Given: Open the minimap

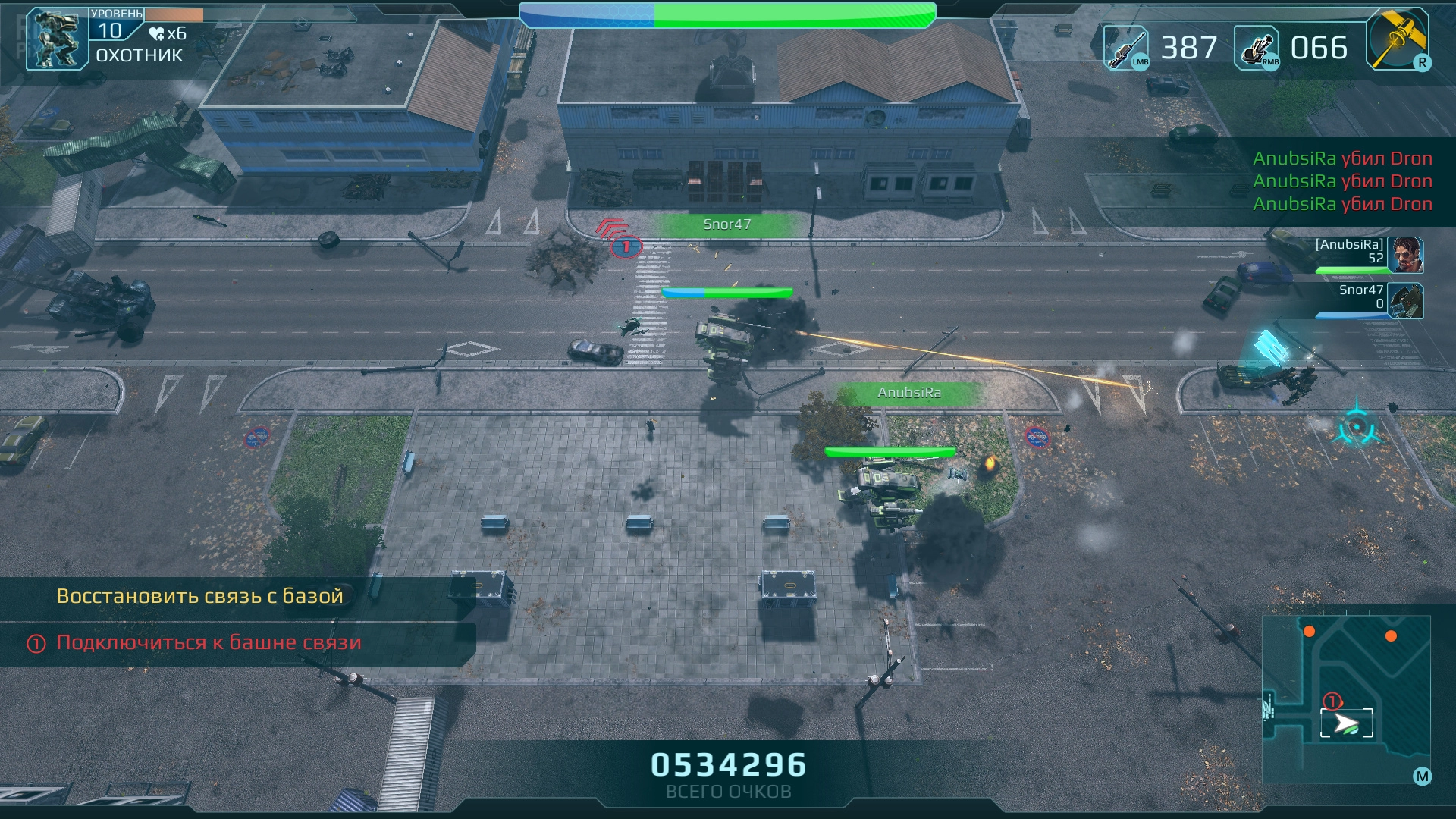Looking at the screenshot, I should click(1345, 699).
